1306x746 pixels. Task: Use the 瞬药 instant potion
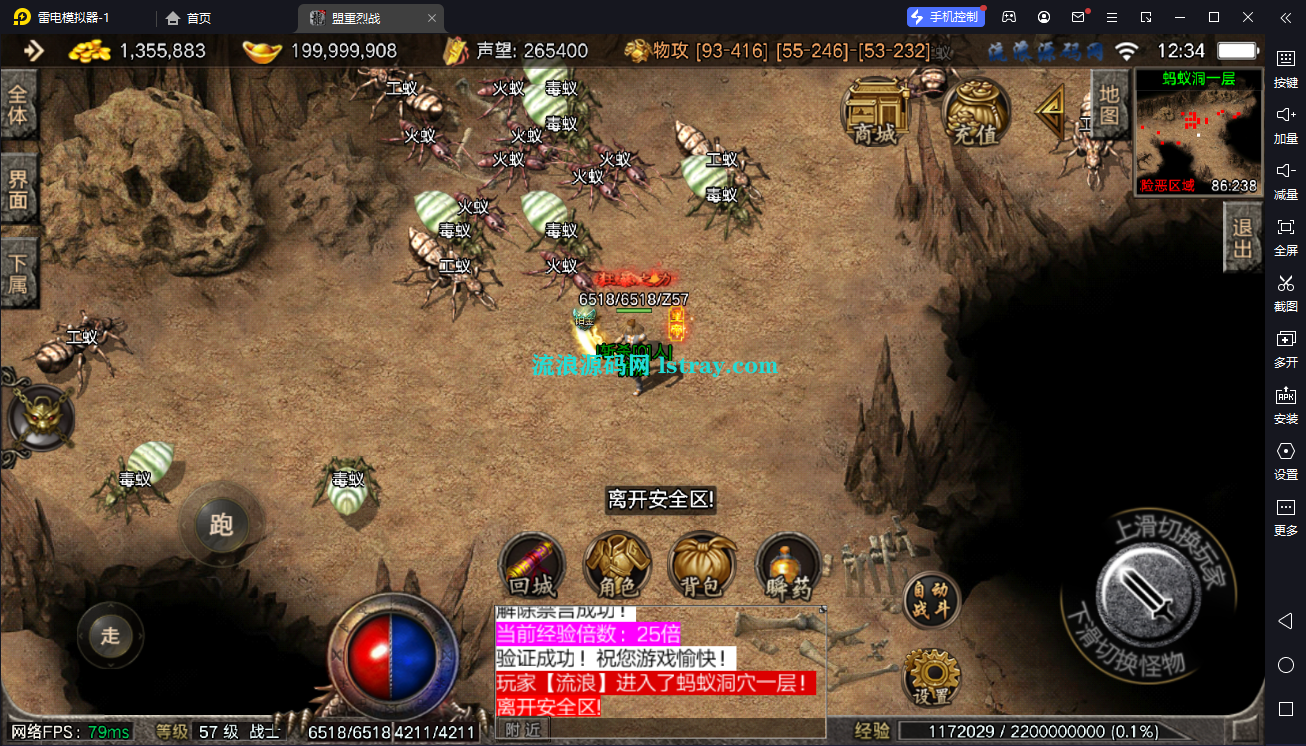pos(788,565)
